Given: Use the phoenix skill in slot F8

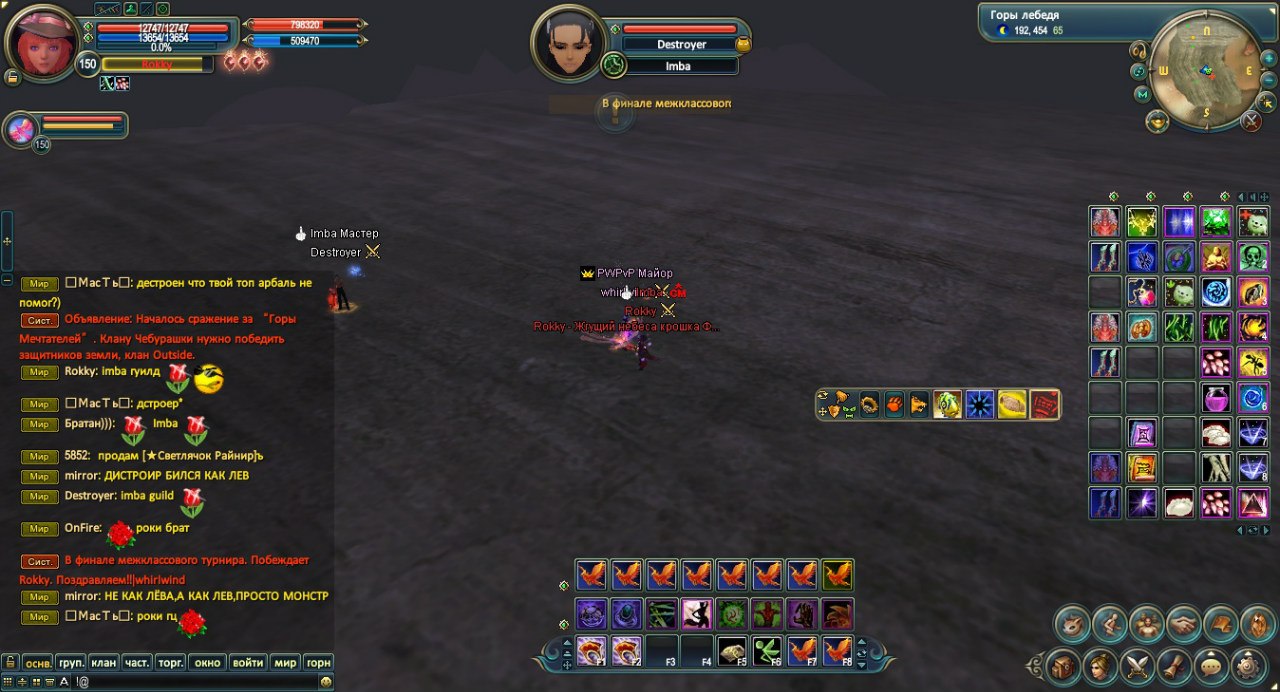Looking at the screenshot, I should click(837, 651).
